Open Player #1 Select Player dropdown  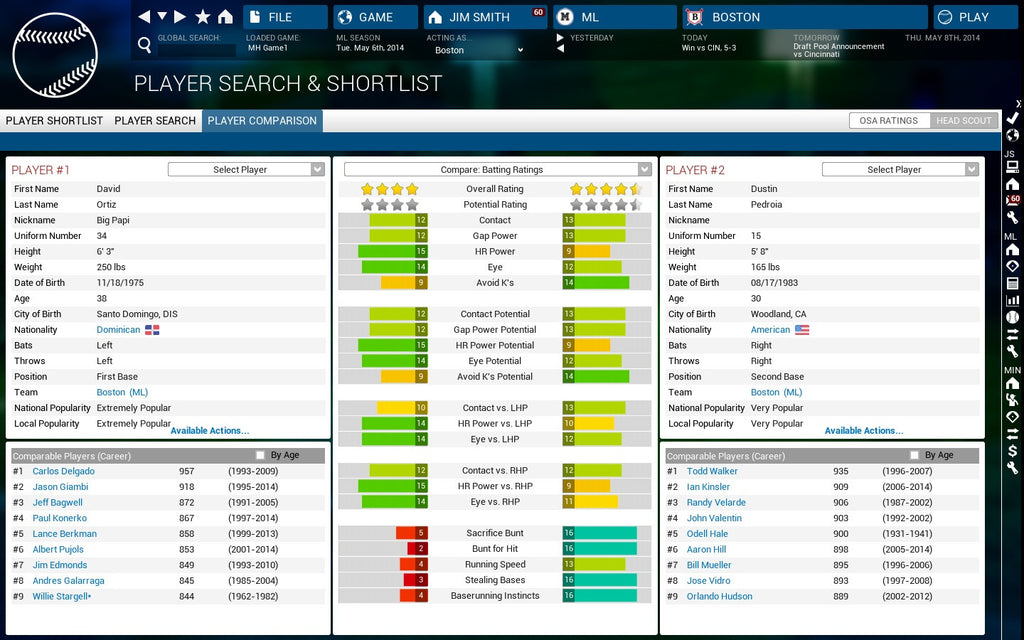point(246,170)
